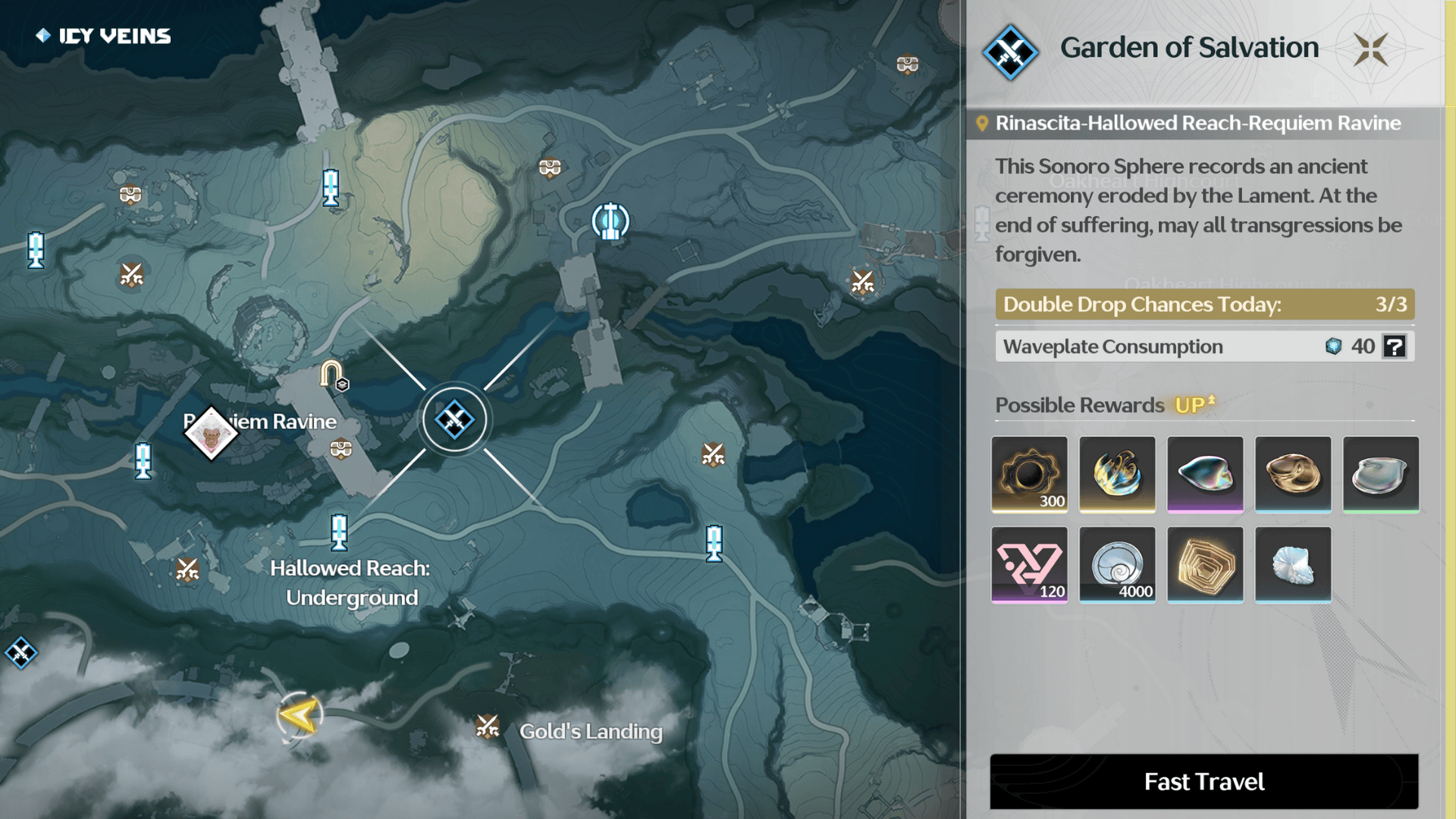1456x819 pixels.
Task: View the Shell Credit reward showing 4000
Action: [1117, 564]
